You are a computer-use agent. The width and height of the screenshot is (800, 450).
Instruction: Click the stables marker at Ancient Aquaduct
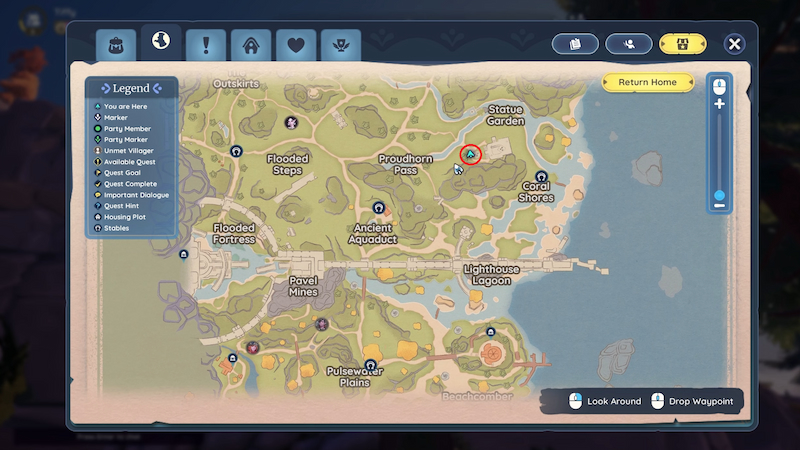[x=379, y=207]
